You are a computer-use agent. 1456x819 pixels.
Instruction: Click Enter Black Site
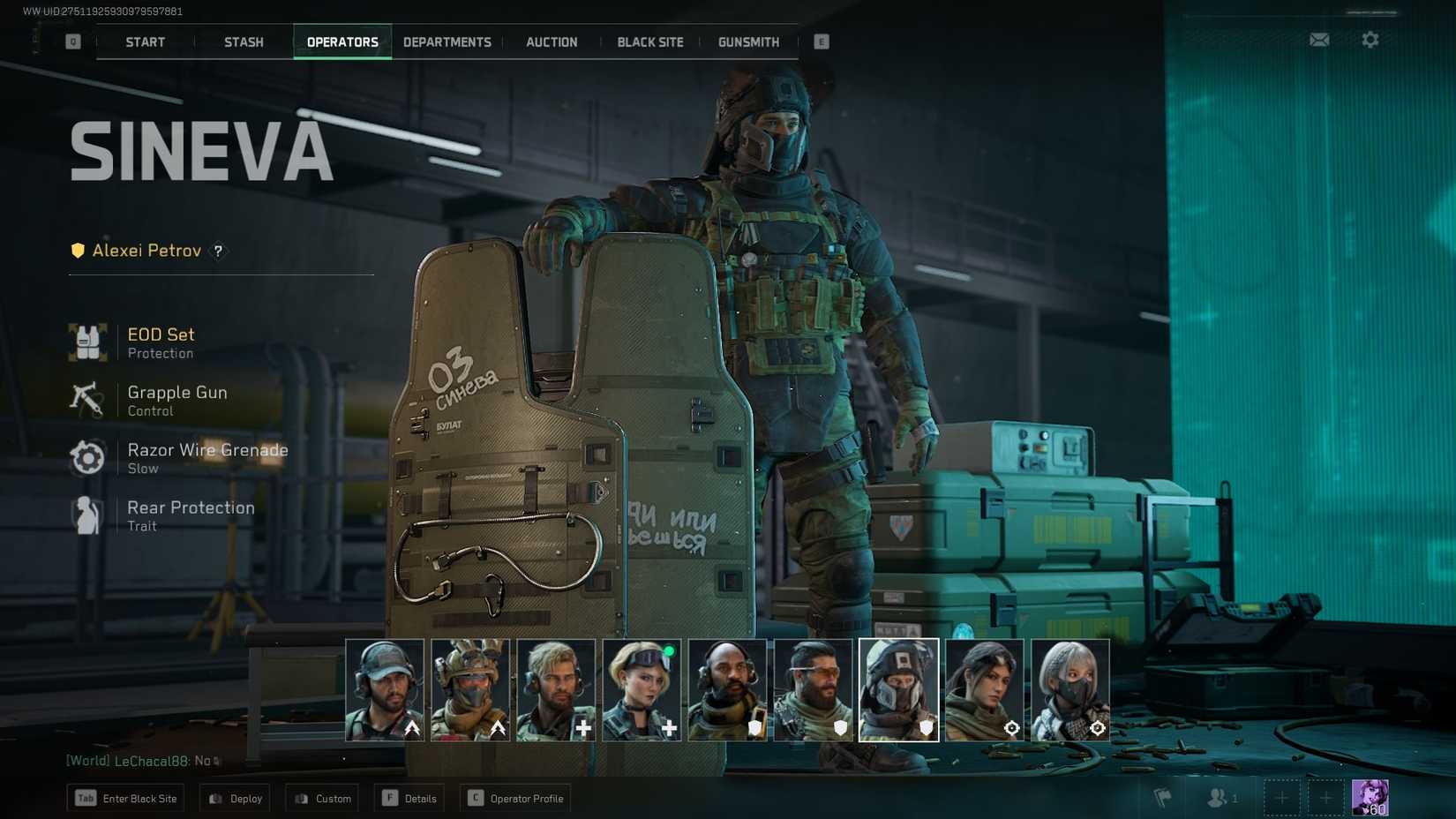pos(125,798)
